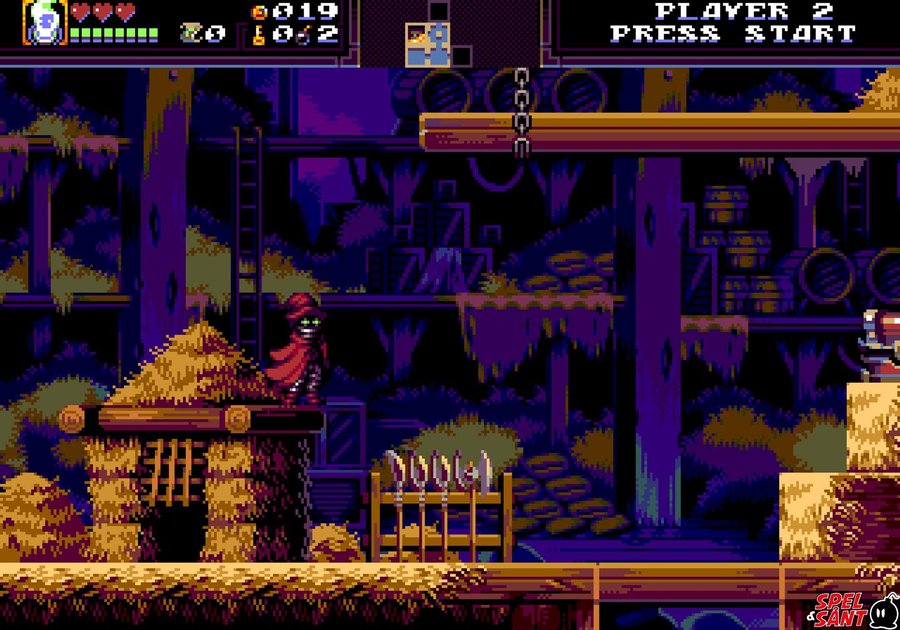
Task: Open the minimap room display
Action: 427,43
